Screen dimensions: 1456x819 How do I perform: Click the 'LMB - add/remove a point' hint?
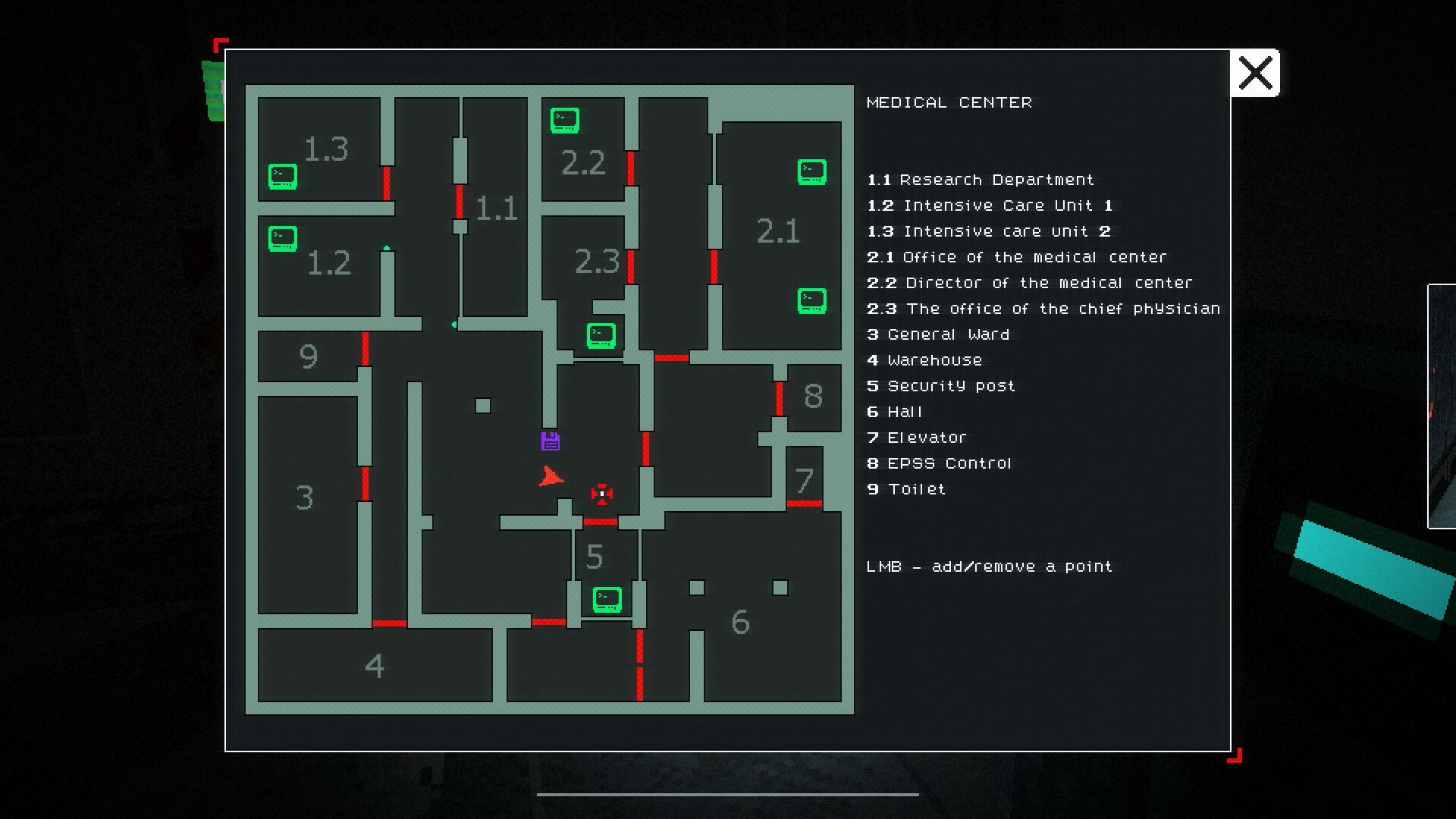988,566
